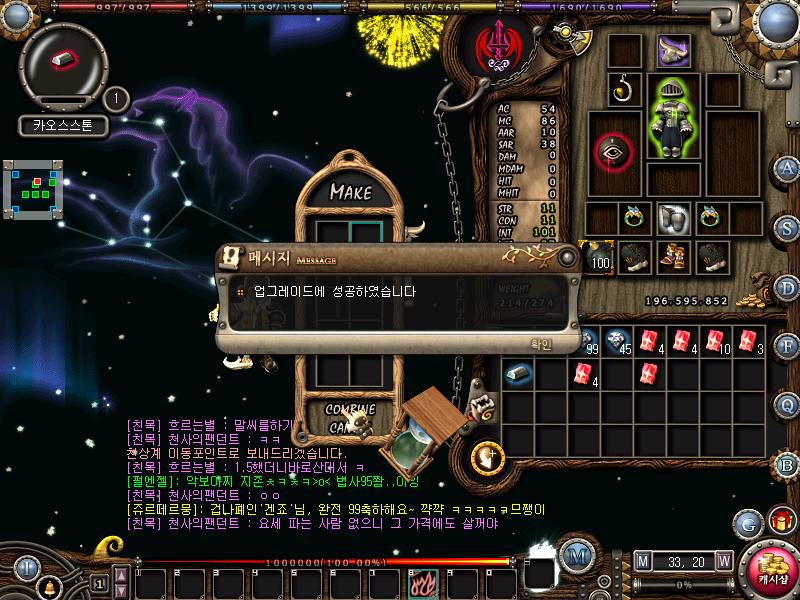Viewport: 800px width, 600px height.
Task: Select the necklace equipment slot
Action: (624, 89)
